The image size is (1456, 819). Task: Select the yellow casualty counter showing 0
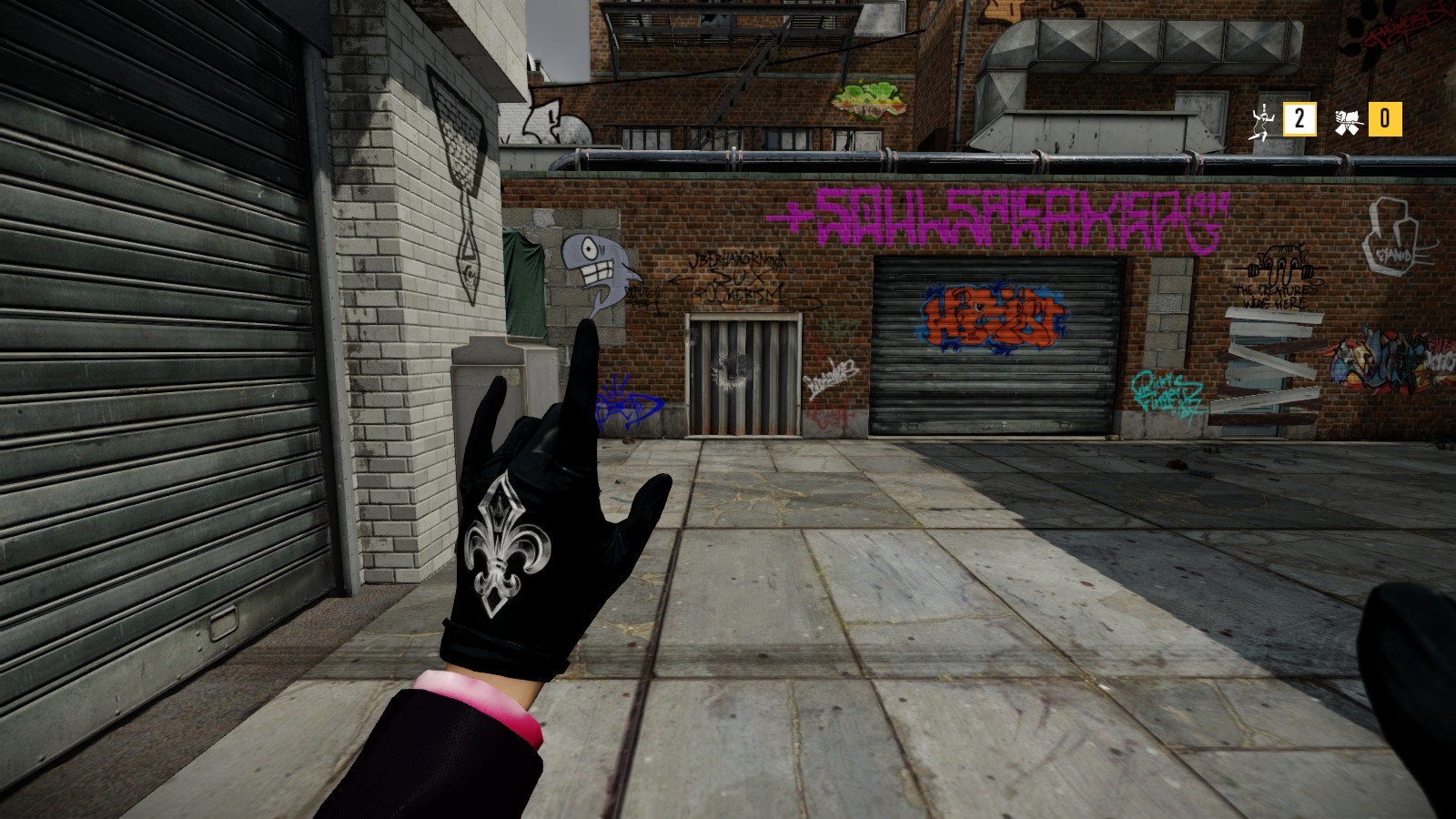coord(1383,117)
